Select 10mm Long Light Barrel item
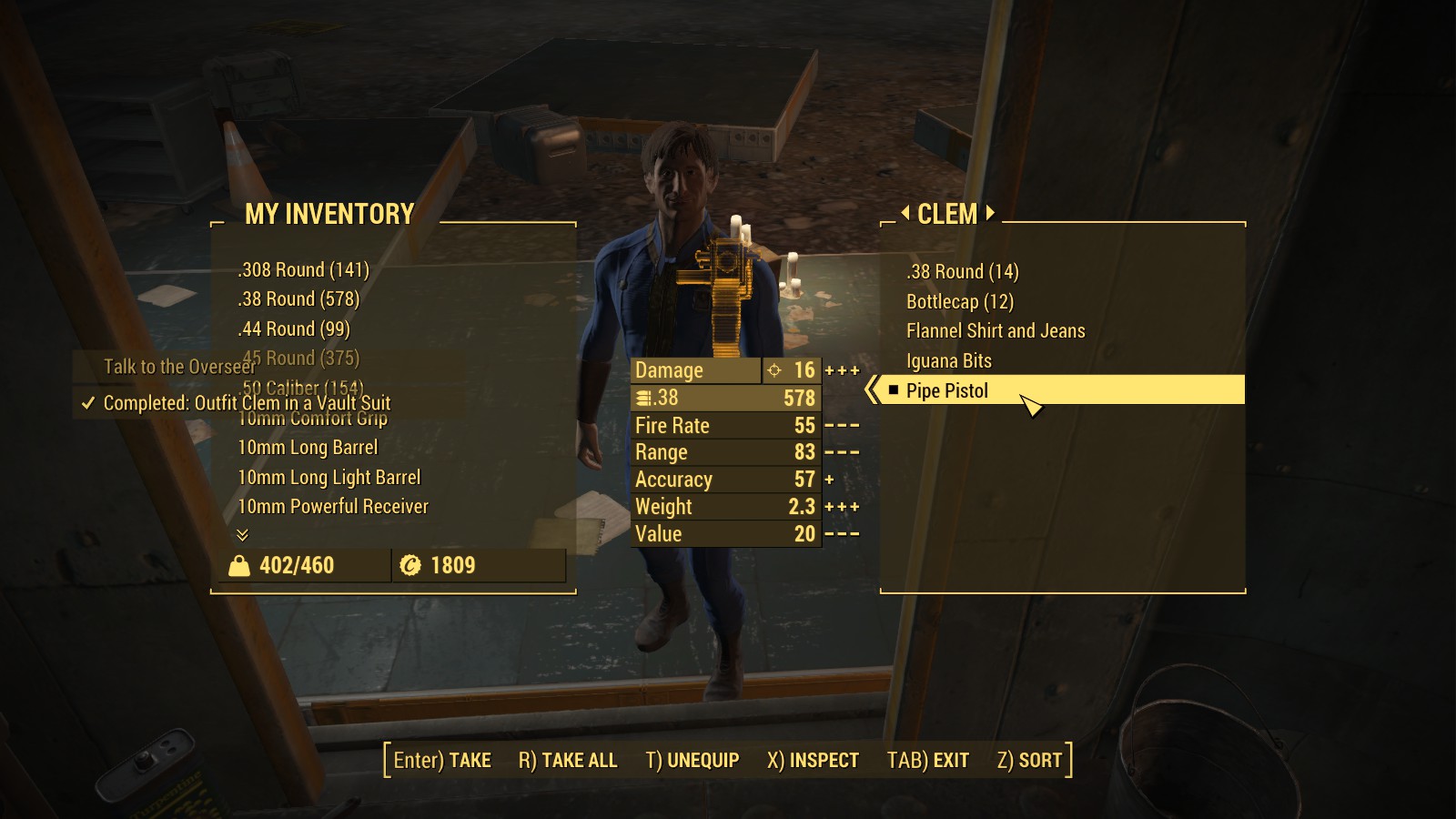The image size is (1456, 819). (329, 478)
